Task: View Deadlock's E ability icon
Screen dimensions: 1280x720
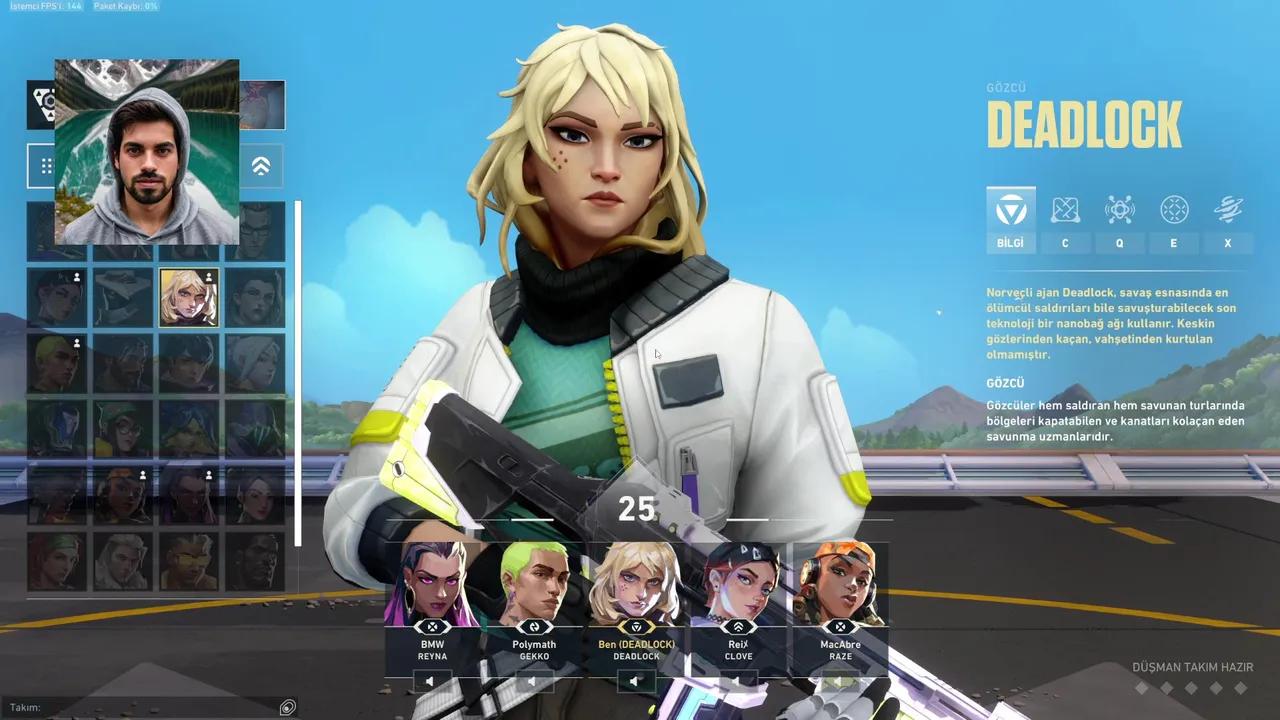Action: (x=1173, y=210)
